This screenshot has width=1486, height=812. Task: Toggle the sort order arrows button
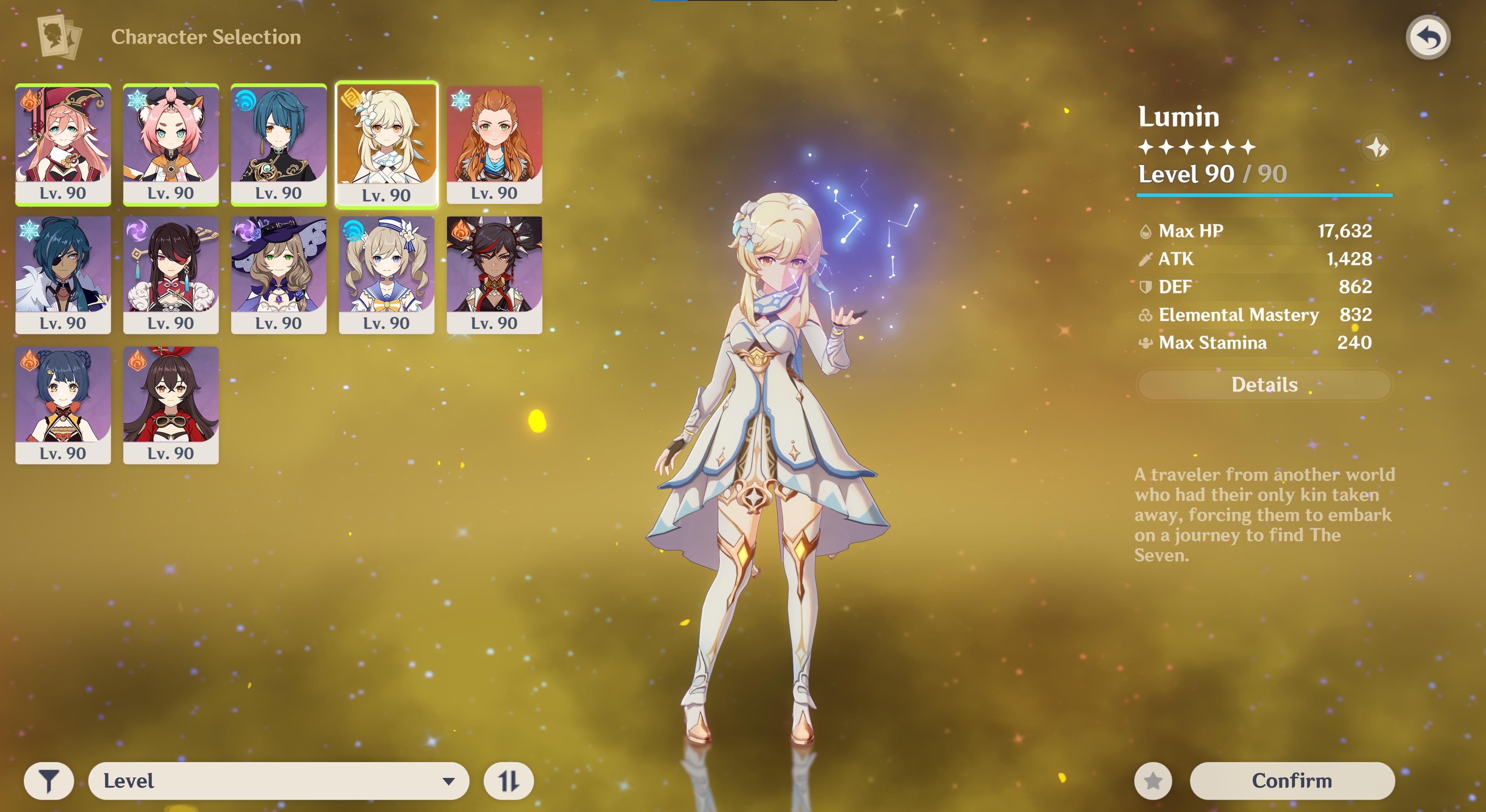[x=508, y=781]
